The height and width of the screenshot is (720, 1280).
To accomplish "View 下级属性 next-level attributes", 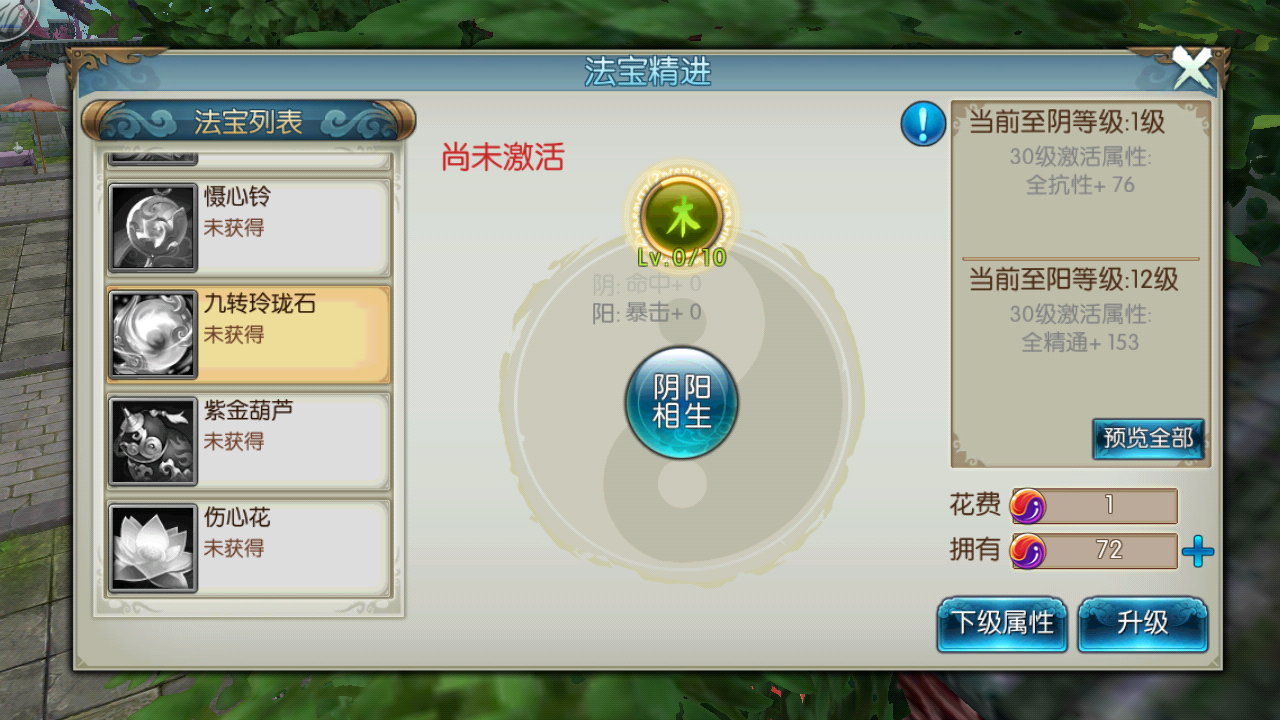I will coord(1001,623).
